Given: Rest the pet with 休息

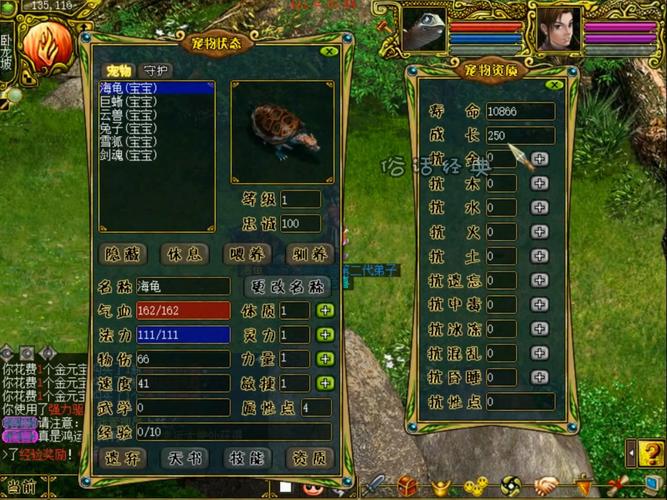Looking at the screenshot, I should pos(185,254).
